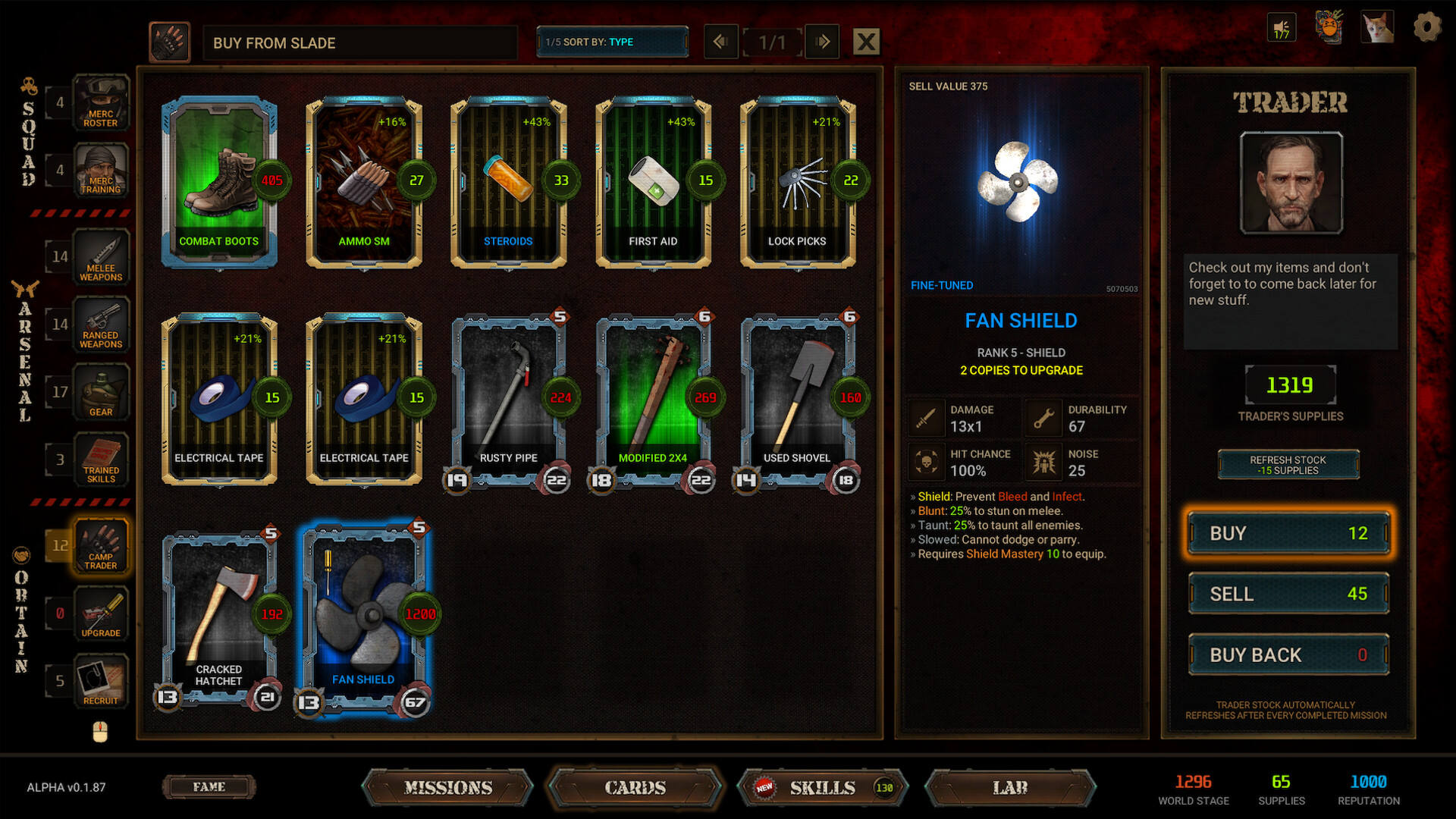Open the Missions screen
The image size is (1456, 819).
pyautogui.click(x=448, y=788)
